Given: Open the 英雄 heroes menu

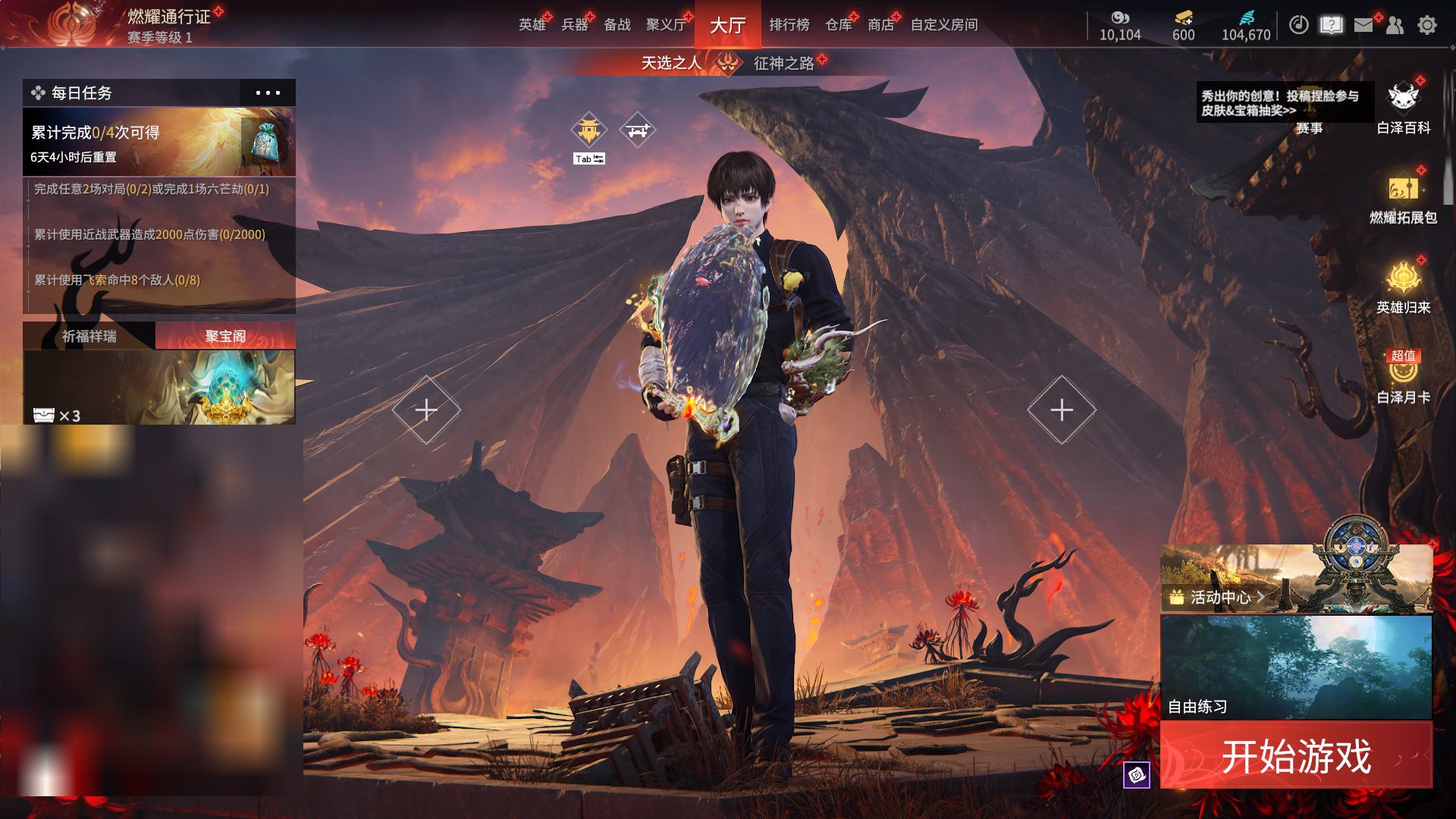Looking at the screenshot, I should pyautogui.click(x=532, y=25).
